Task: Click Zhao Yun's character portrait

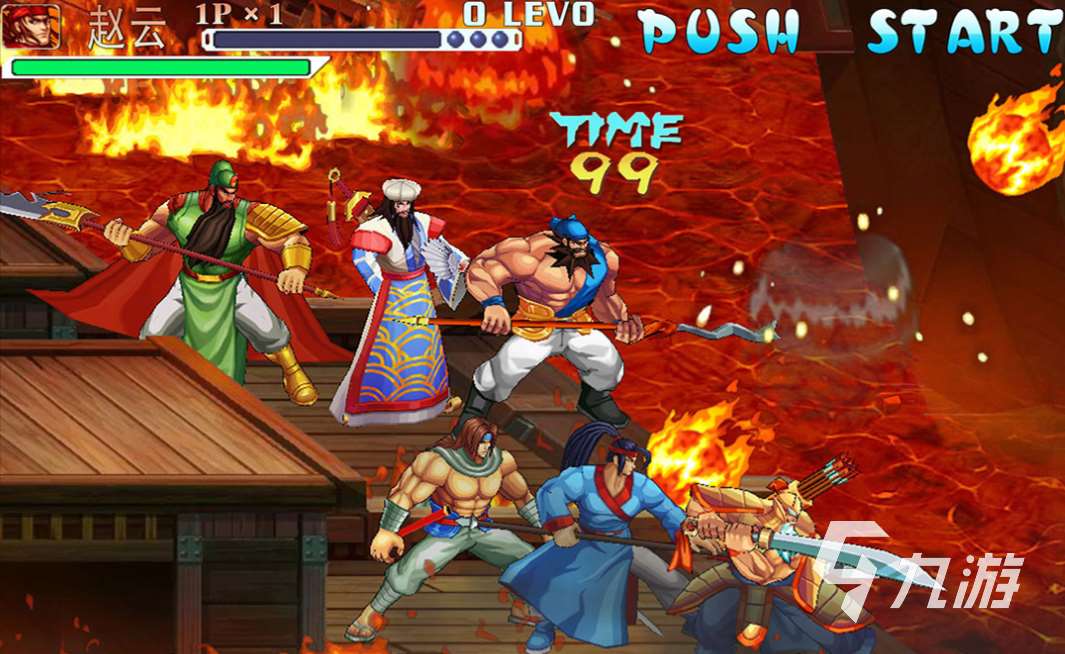Action: click(30, 27)
